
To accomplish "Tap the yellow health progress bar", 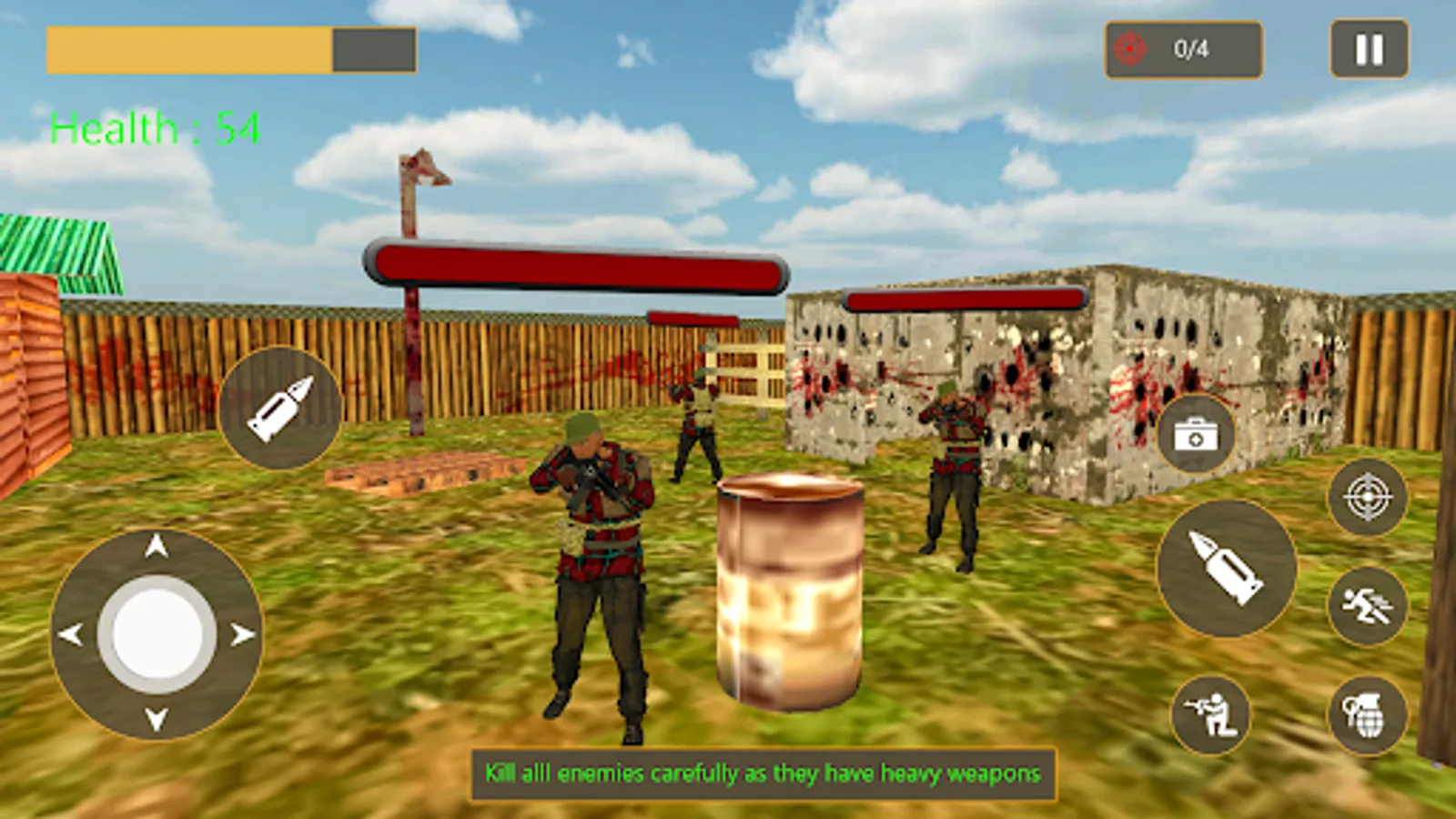I will click(x=191, y=52).
